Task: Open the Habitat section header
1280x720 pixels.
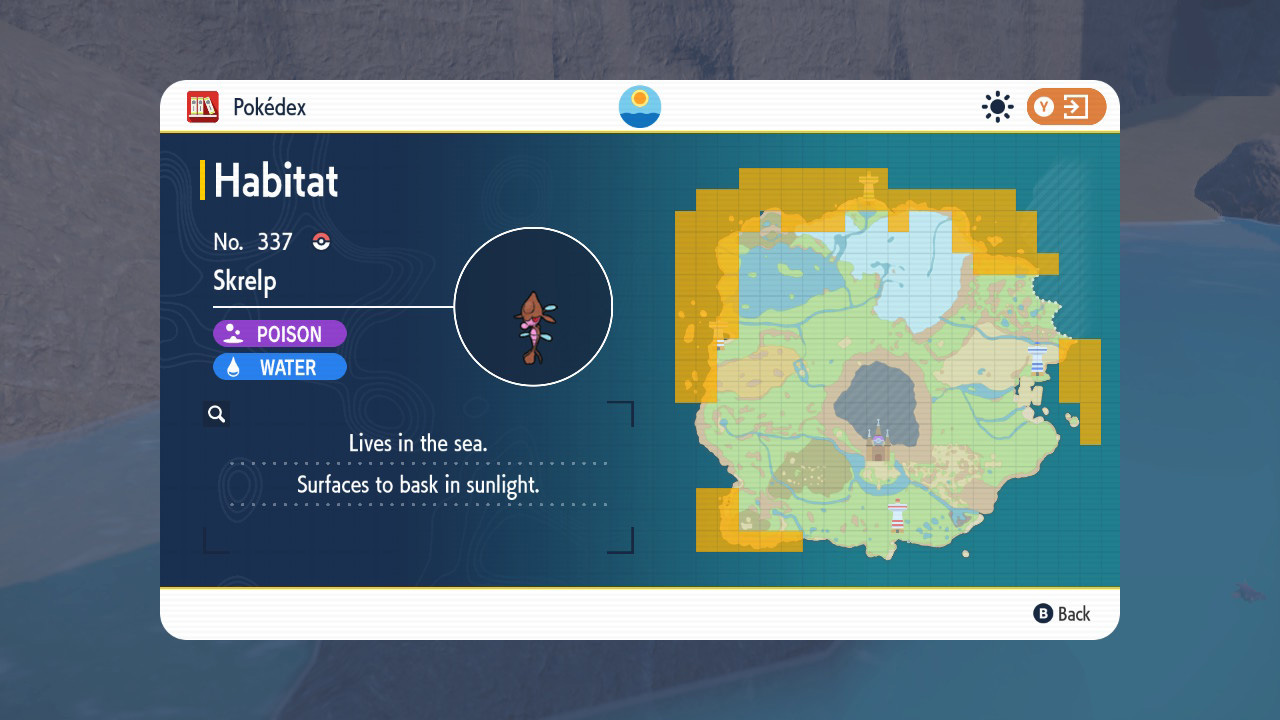Action: tap(274, 181)
